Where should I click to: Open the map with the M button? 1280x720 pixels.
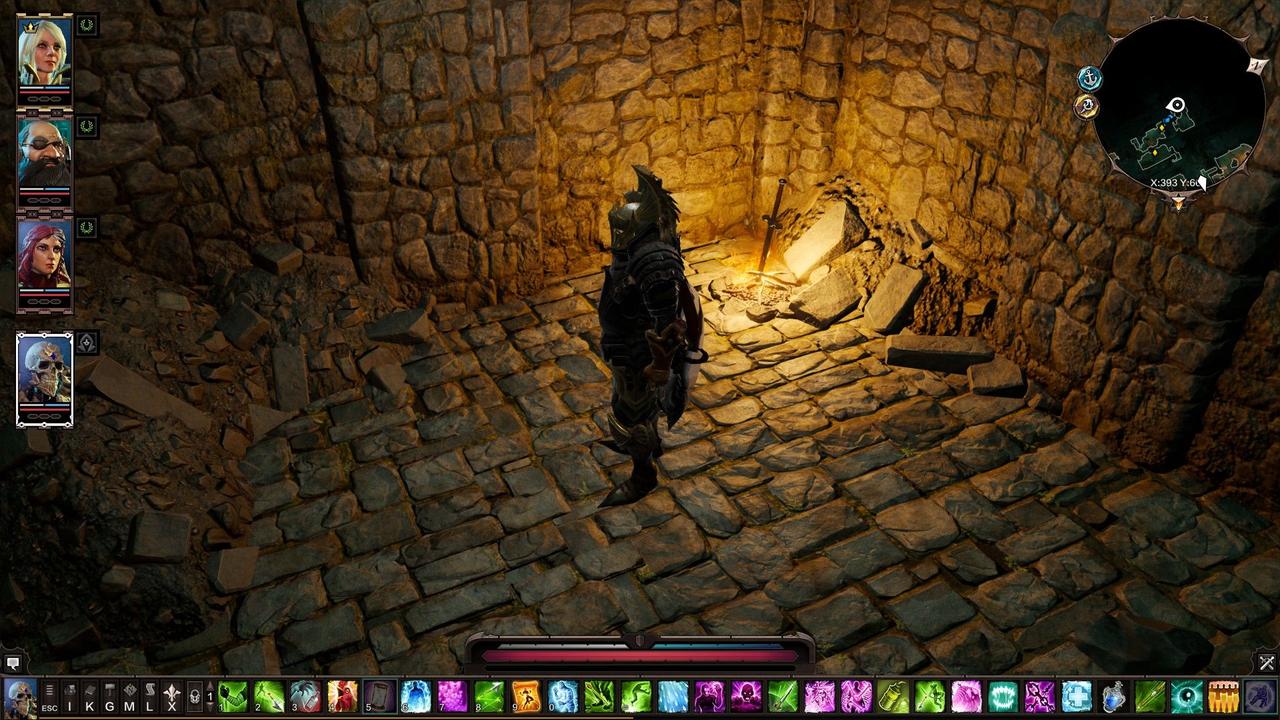[x=130, y=695]
